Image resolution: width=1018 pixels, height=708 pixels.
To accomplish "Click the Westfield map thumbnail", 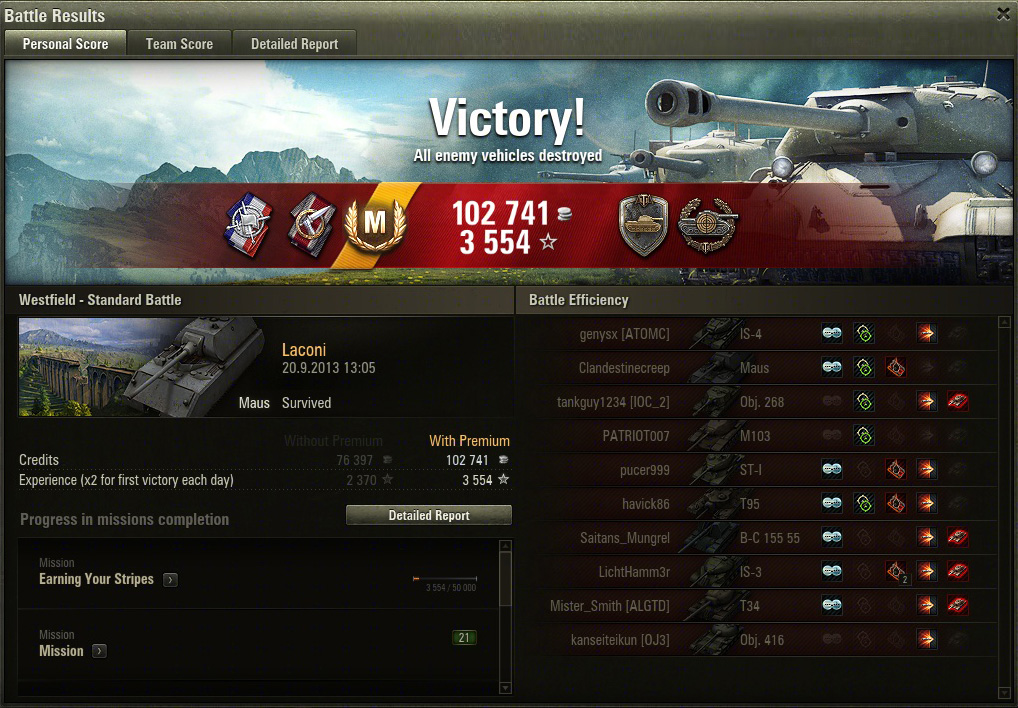I will (x=141, y=367).
